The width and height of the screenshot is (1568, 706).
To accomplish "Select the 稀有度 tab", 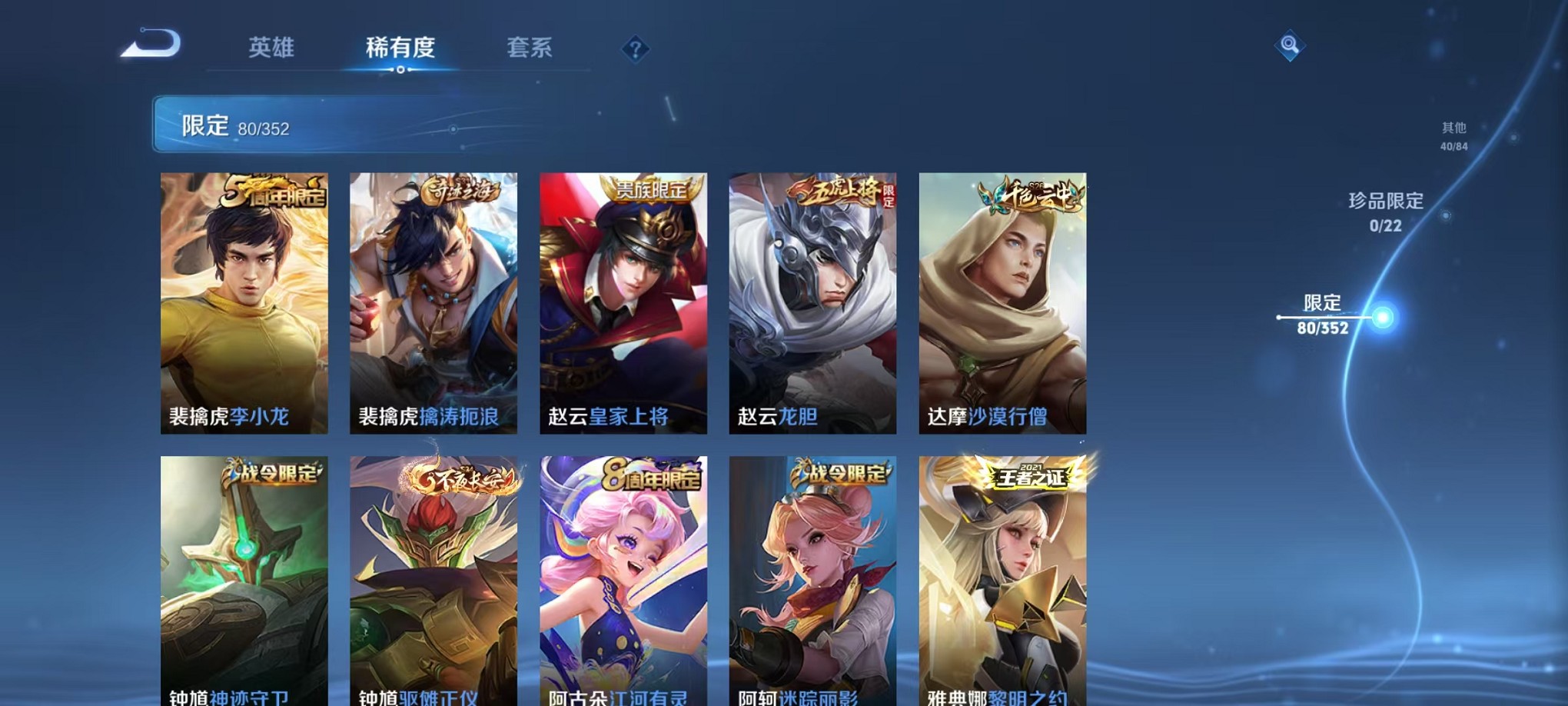I will [400, 48].
